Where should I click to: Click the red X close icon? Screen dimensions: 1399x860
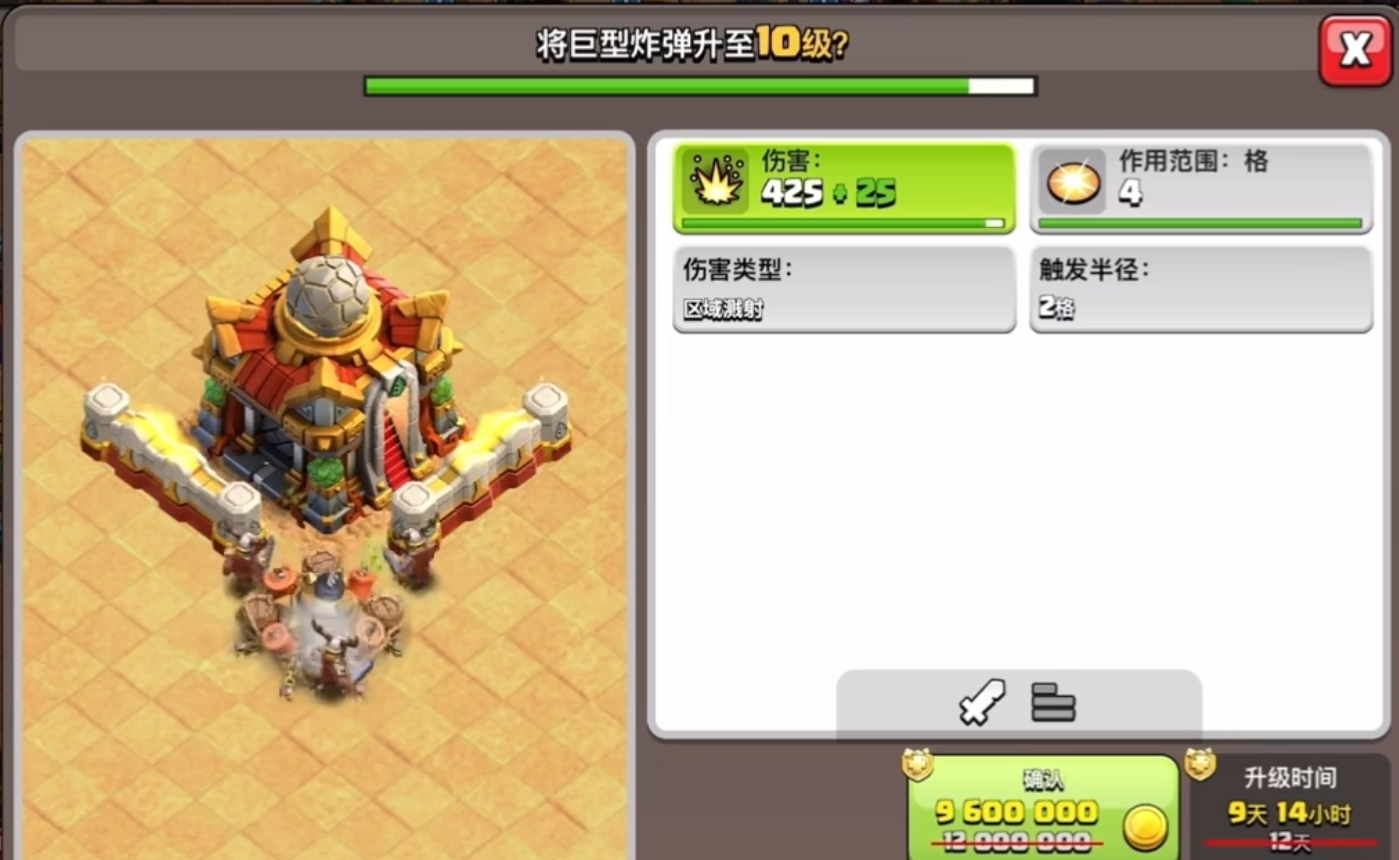(1356, 46)
